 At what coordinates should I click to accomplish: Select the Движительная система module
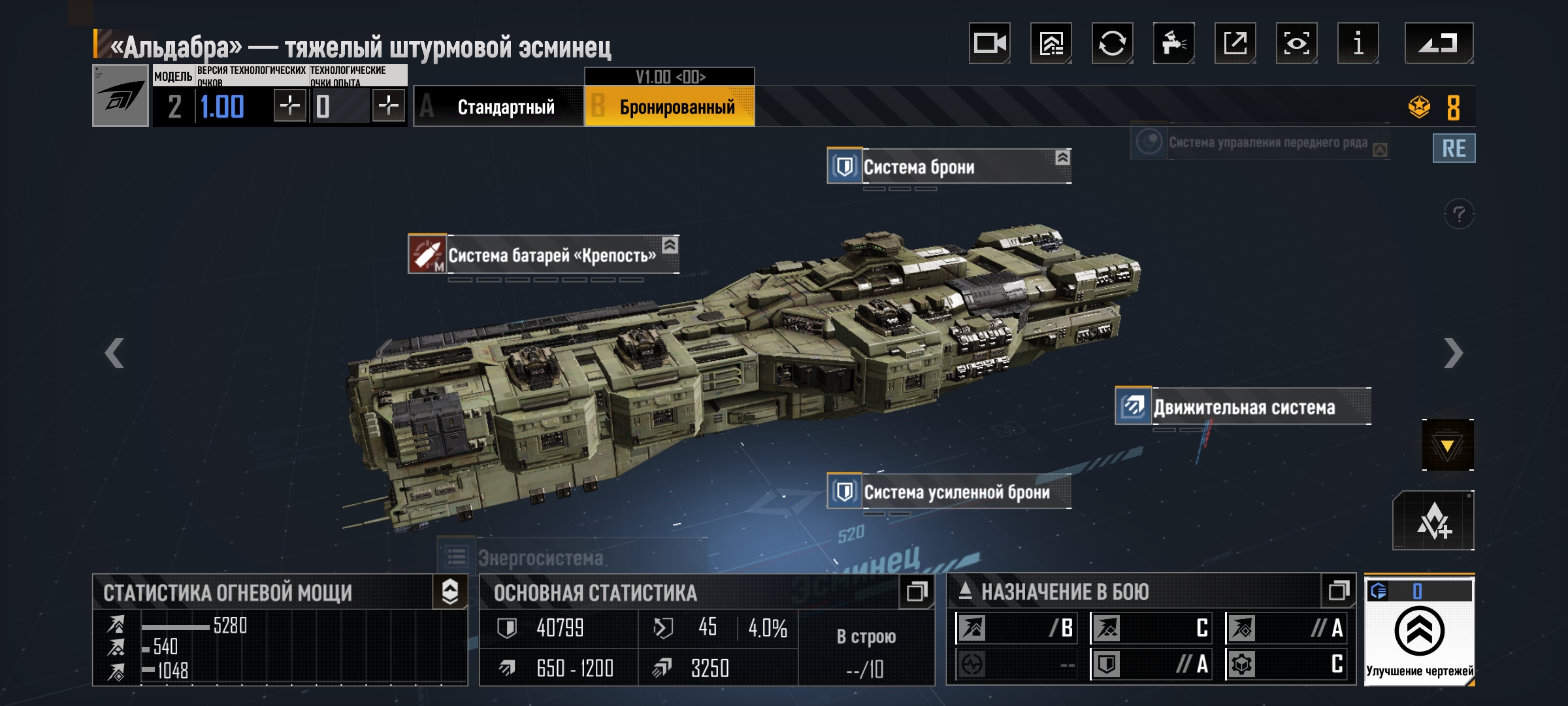(x=1243, y=407)
